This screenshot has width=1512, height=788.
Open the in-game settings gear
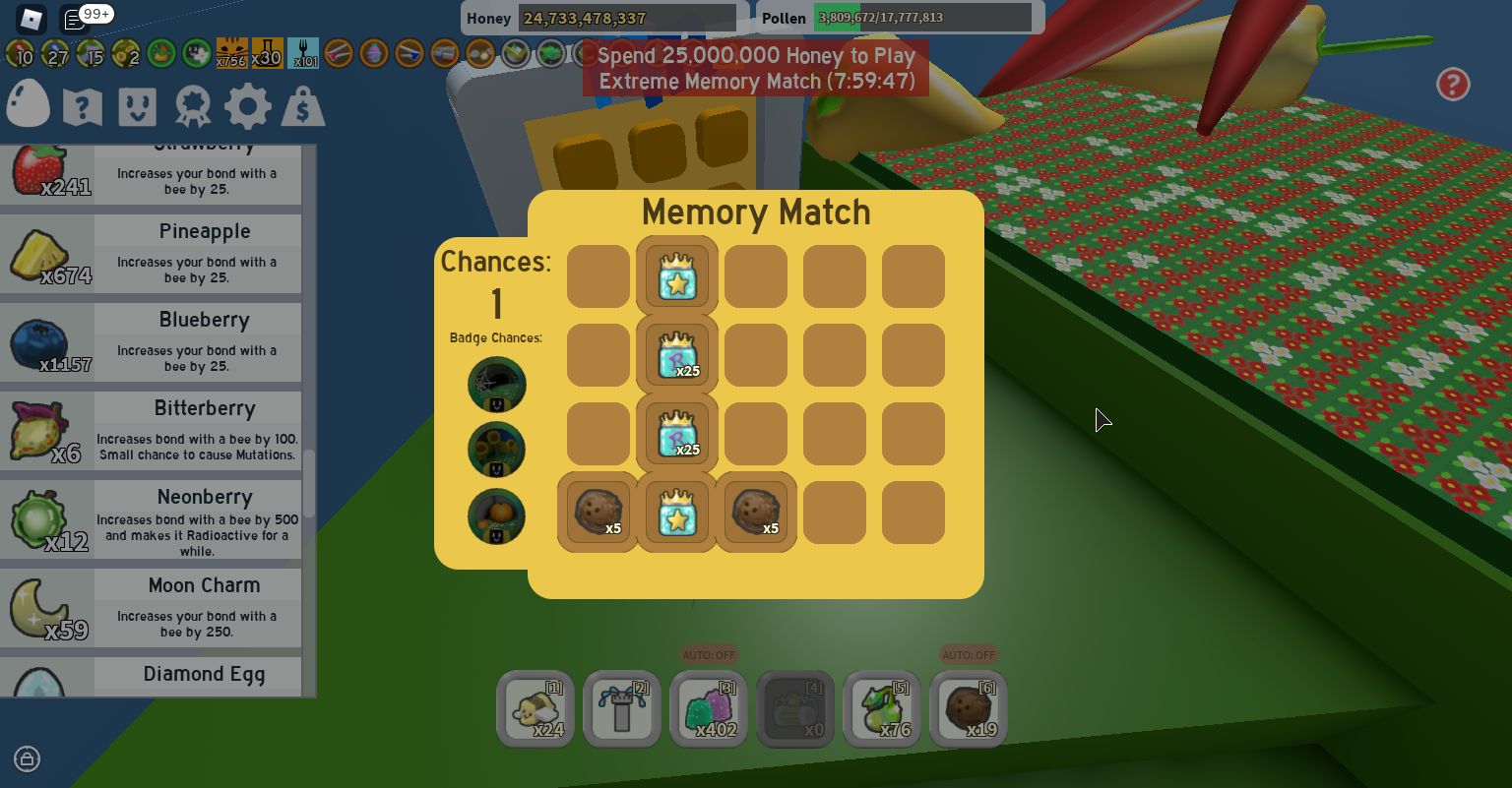(248, 105)
